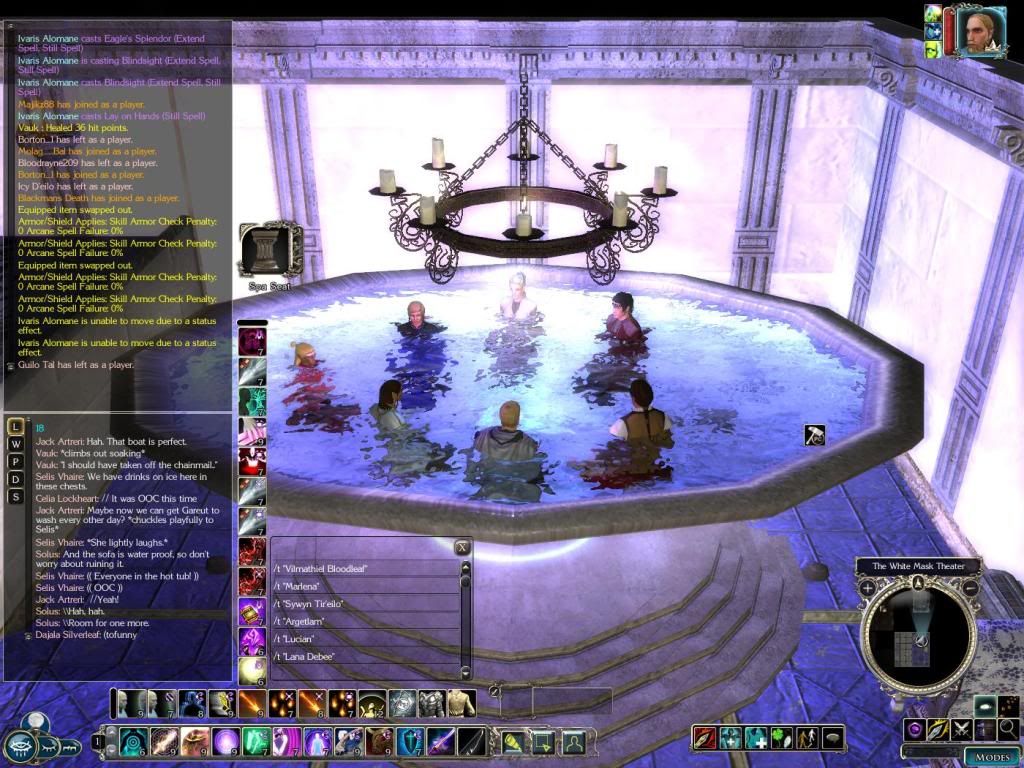1024x768 pixels.
Task: Zoom in the minimap with plus button
Action: click(x=867, y=588)
